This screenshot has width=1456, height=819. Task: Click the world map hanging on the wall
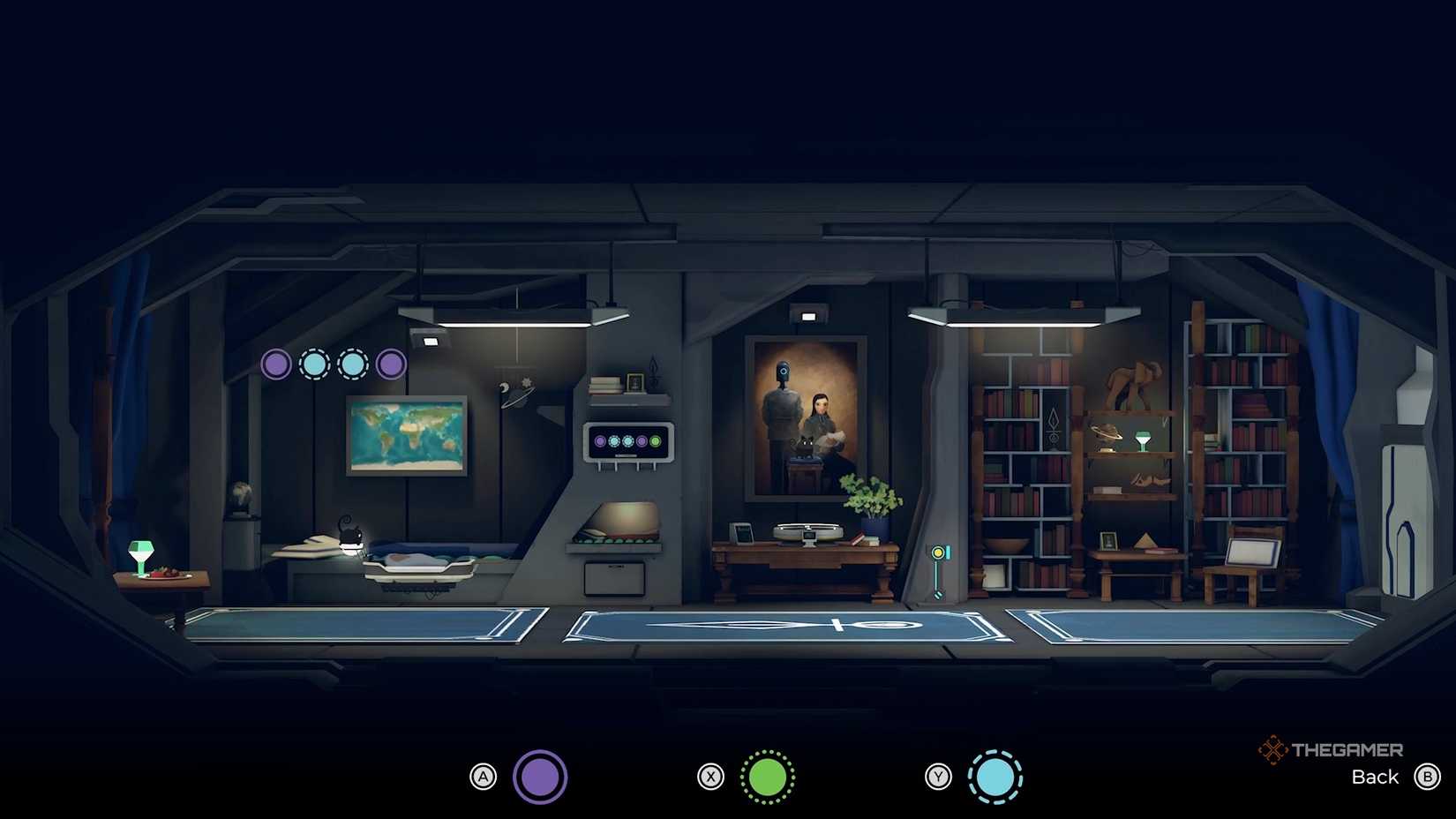coord(405,435)
